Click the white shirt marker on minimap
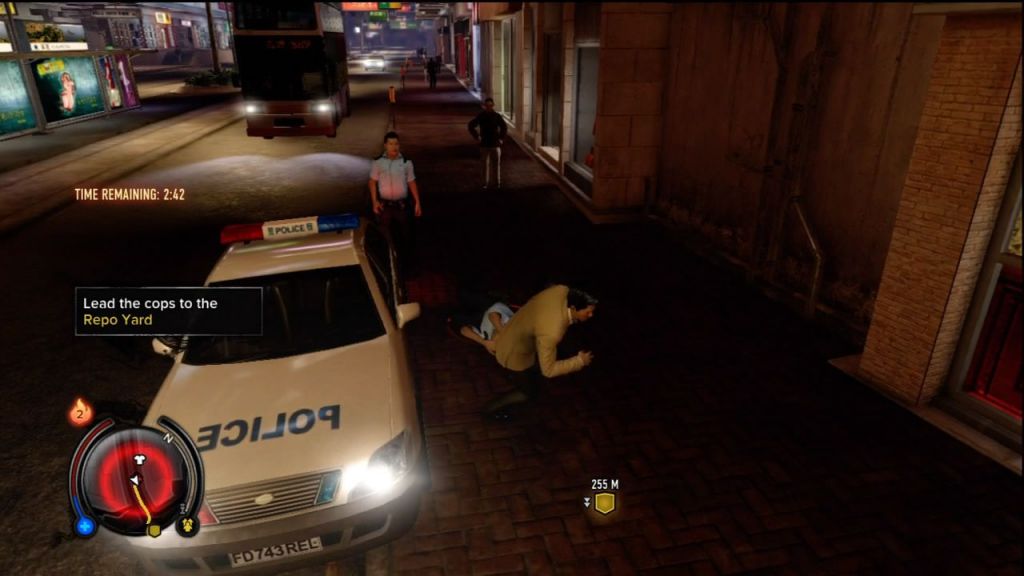Screen dimensions: 1024x576 [139, 459]
